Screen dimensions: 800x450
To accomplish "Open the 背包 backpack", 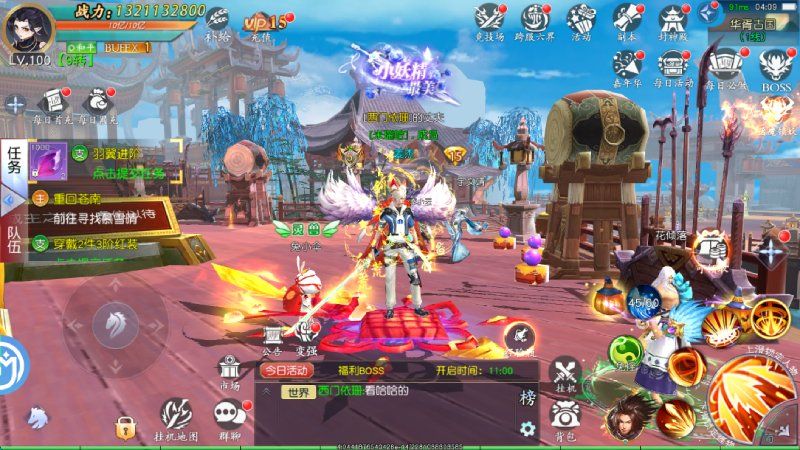I will point(564,416).
